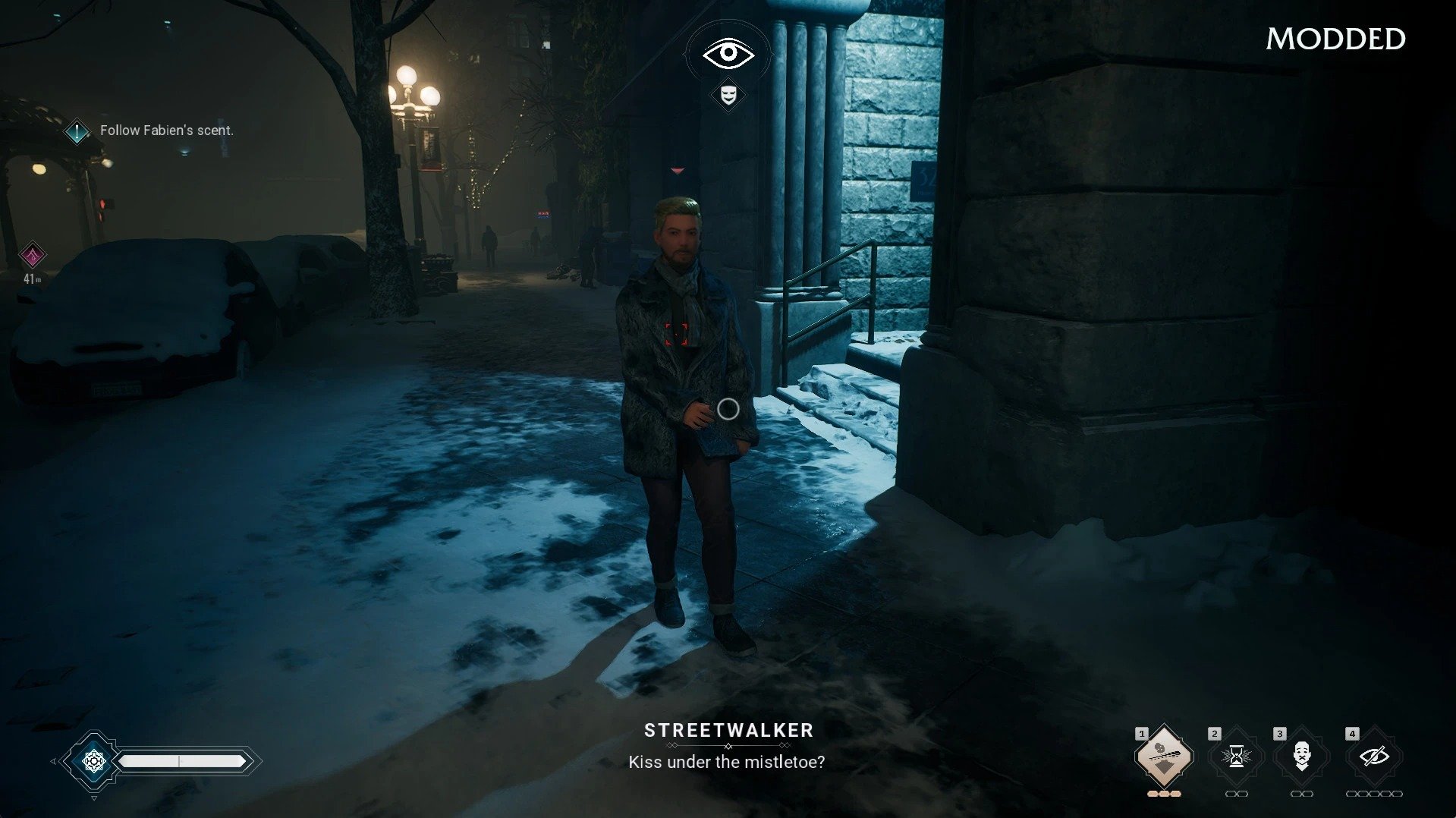
Task: Click the STREETWALKER name label
Action: [727, 731]
